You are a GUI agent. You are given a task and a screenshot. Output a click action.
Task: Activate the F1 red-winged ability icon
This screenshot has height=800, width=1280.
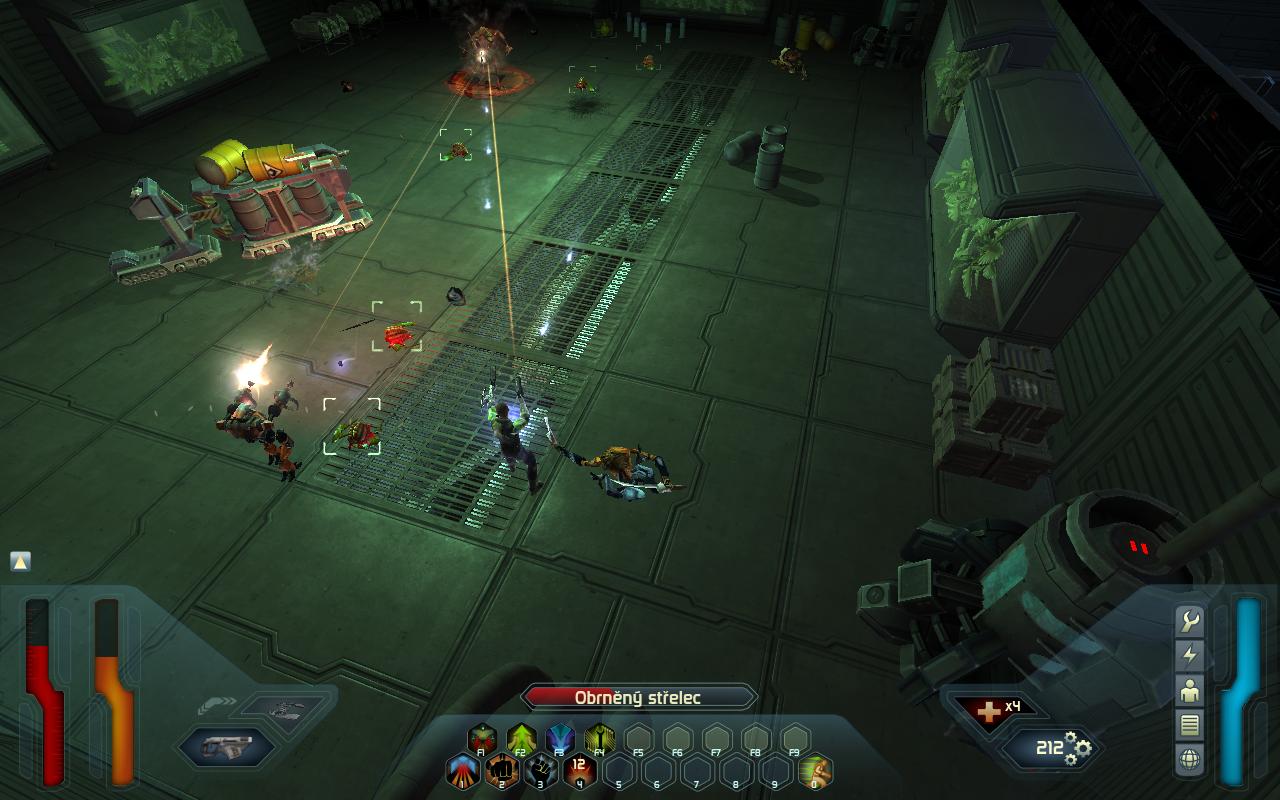[x=482, y=740]
